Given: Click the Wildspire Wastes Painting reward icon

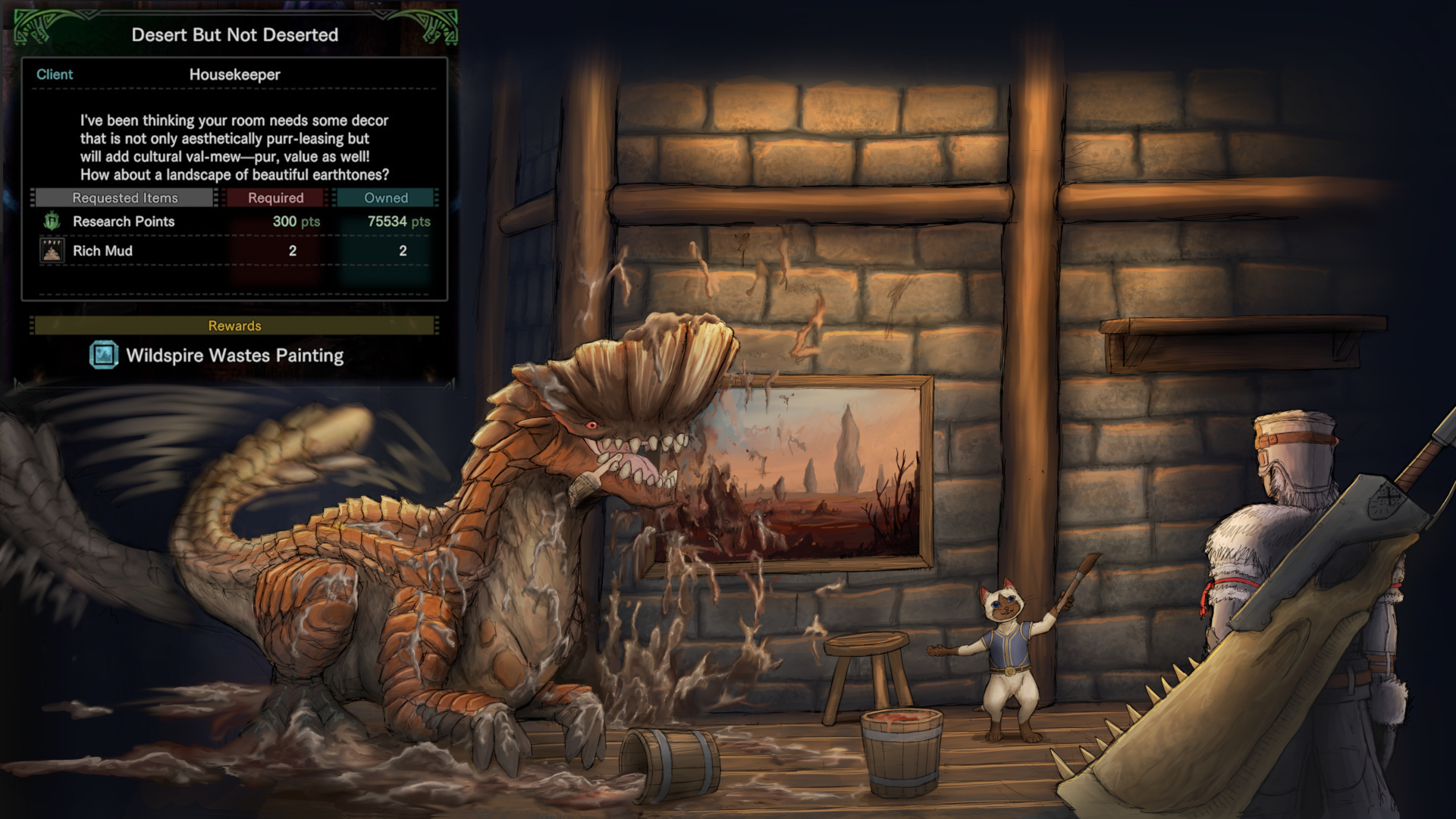Looking at the screenshot, I should 104,355.
